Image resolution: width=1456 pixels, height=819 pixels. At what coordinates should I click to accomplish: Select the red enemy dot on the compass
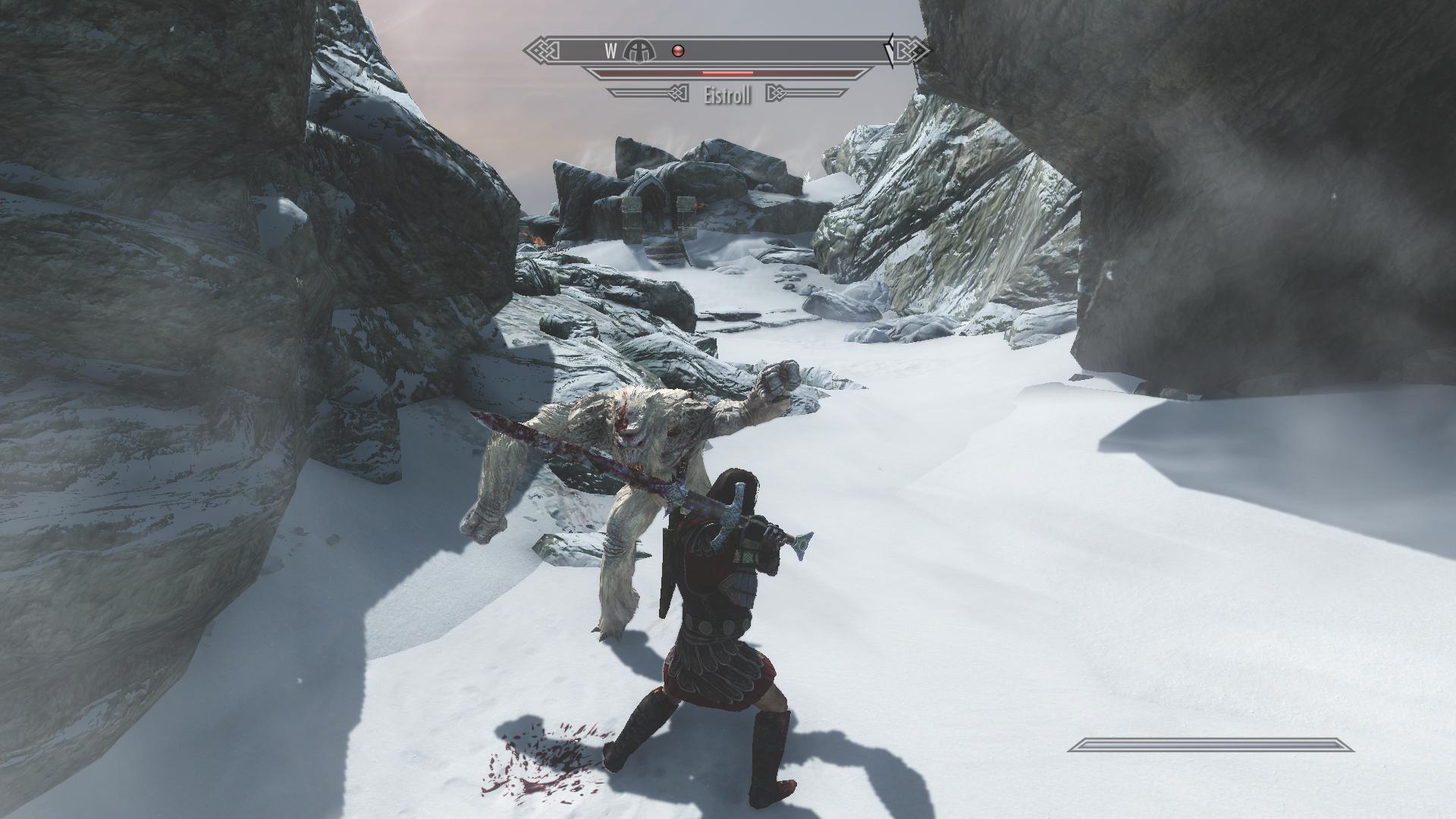click(x=679, y=51)
